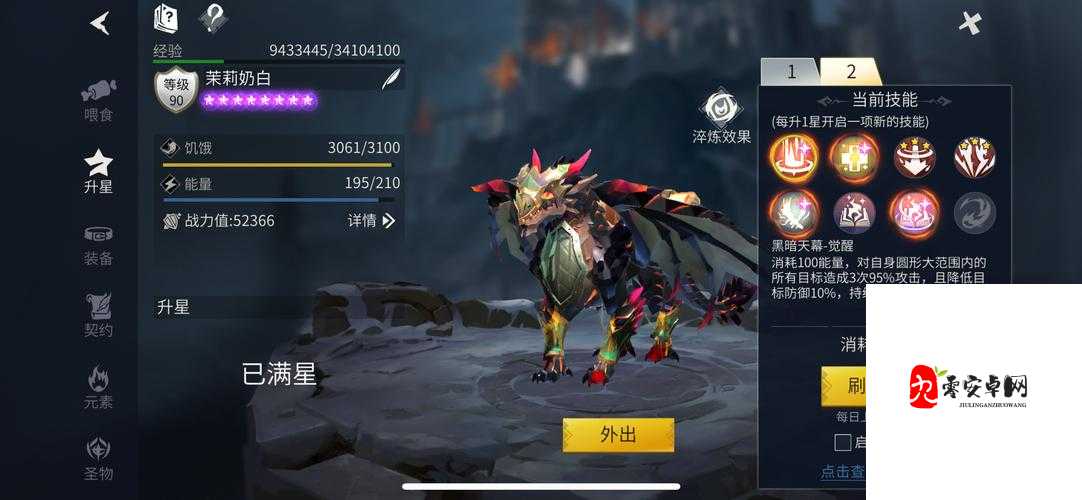Choose the healing cross skill icon

click(854, 157)
